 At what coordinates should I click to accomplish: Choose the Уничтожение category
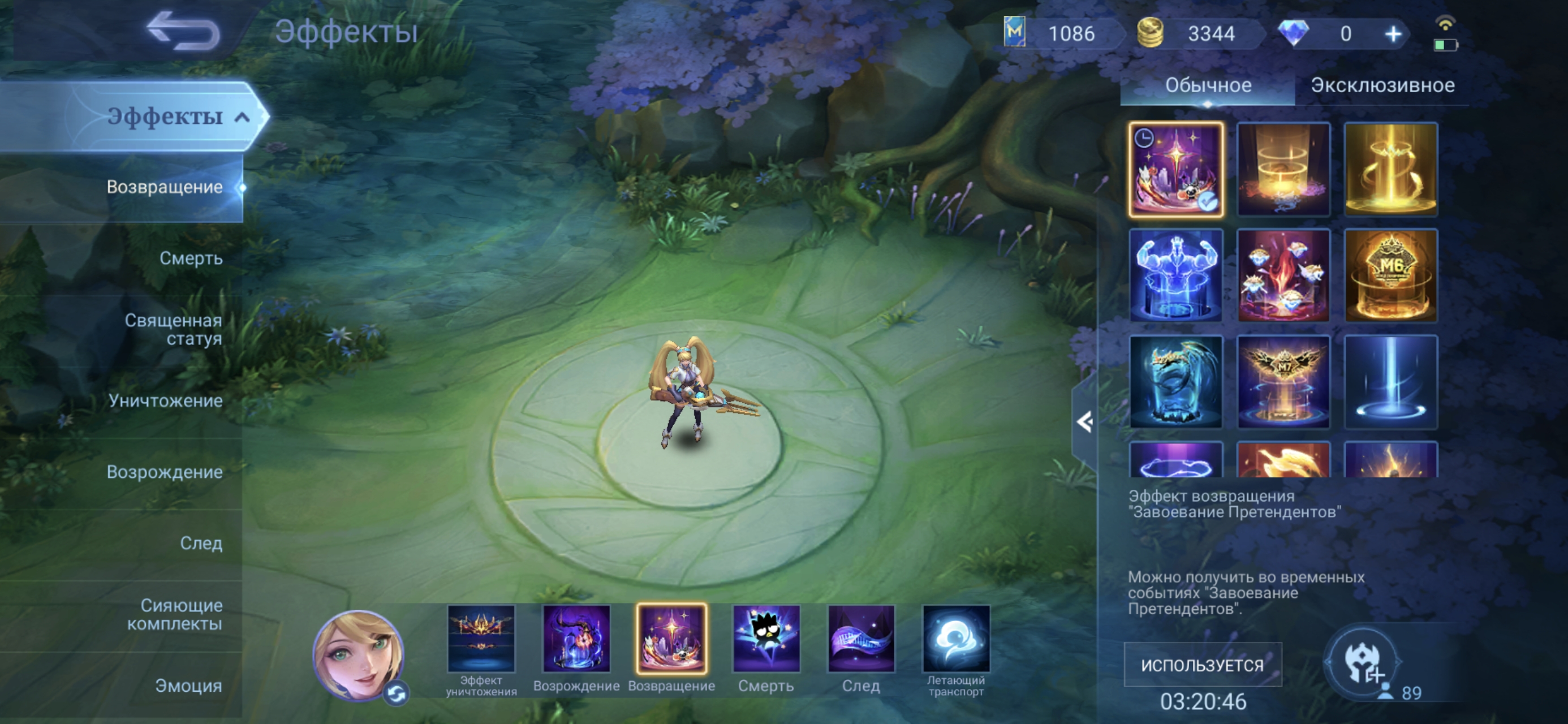pyautogui.click(x=165, y=400)
